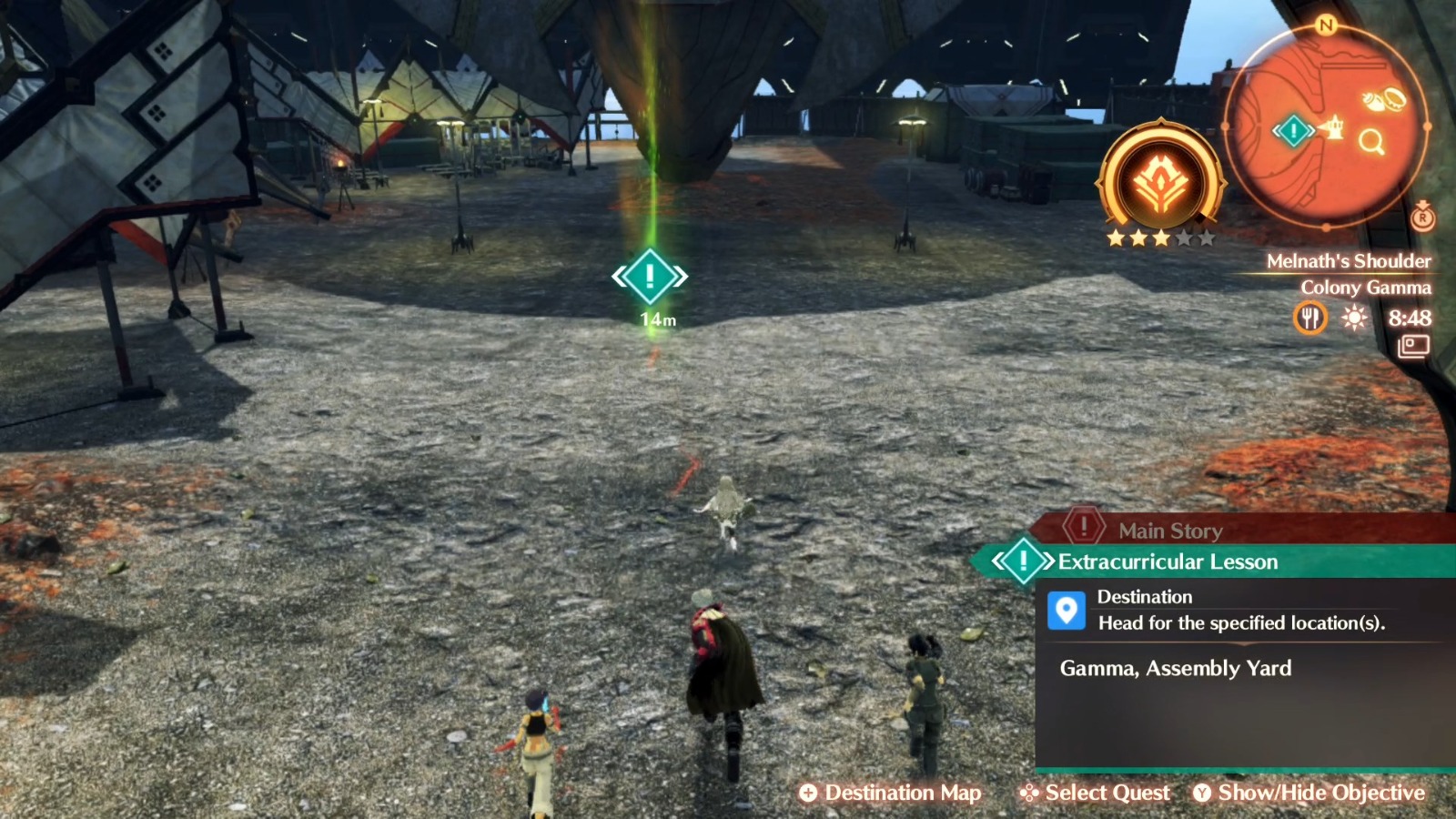Click the R button reset-camera icon under the minimap
The height and width of the screenshot is (819, 1456).
1422,217
